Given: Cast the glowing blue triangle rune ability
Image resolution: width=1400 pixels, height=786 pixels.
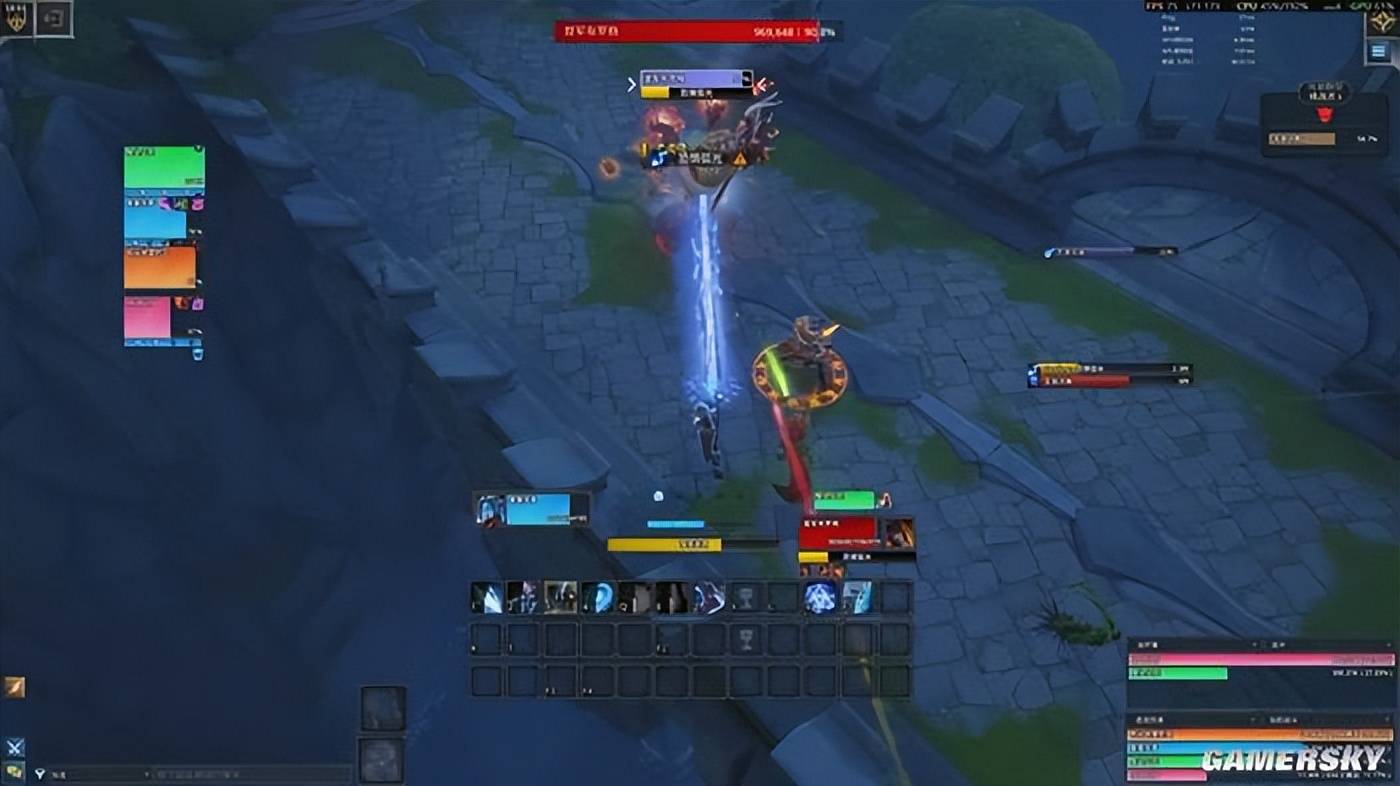Looking at the screenshot, I should [820, 597].
